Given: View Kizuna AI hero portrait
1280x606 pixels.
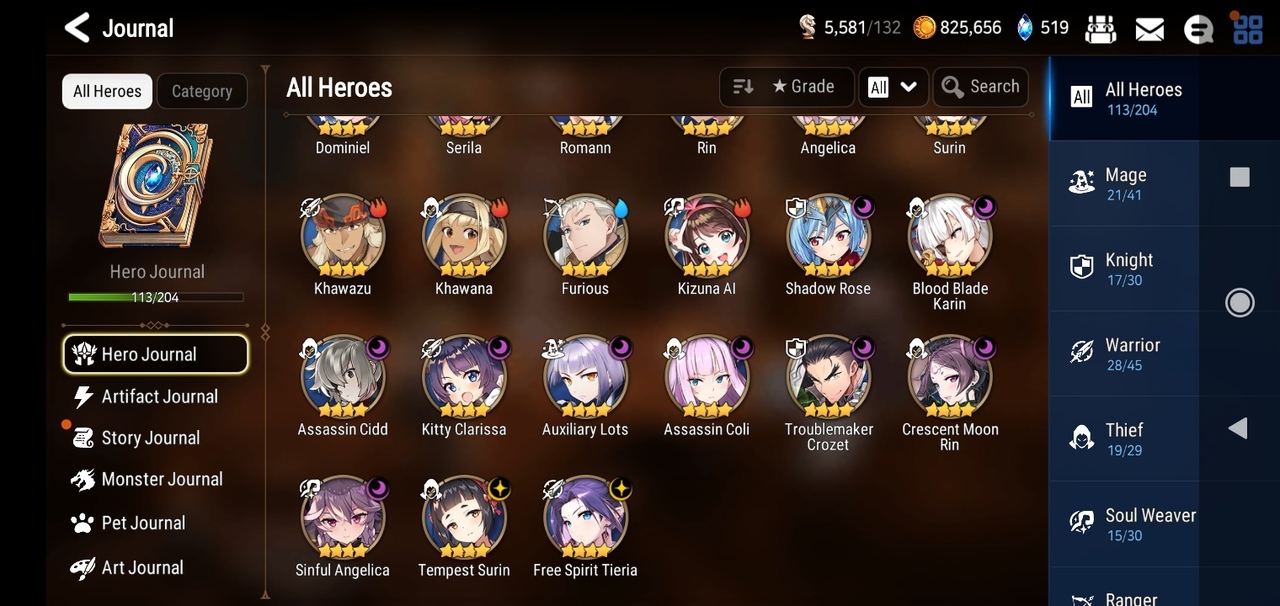Looking at the screenshot, I should [706, 237].
